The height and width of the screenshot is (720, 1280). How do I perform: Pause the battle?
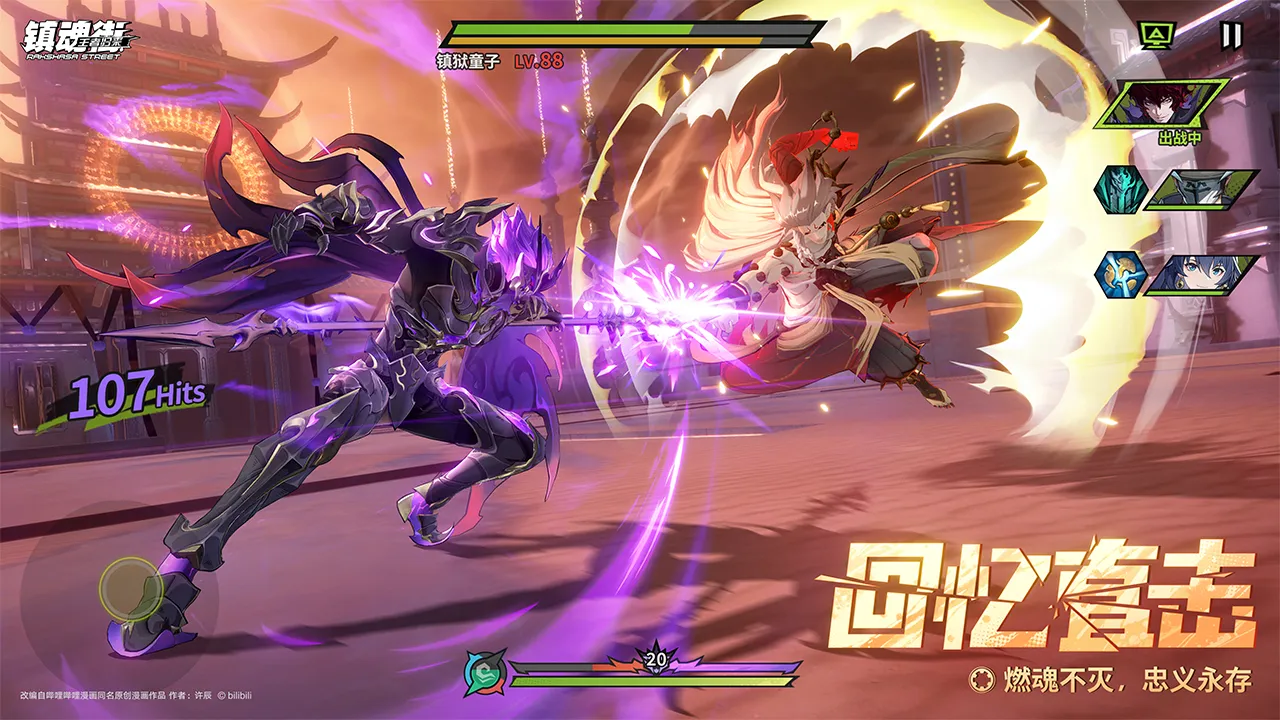(1231, 36)
